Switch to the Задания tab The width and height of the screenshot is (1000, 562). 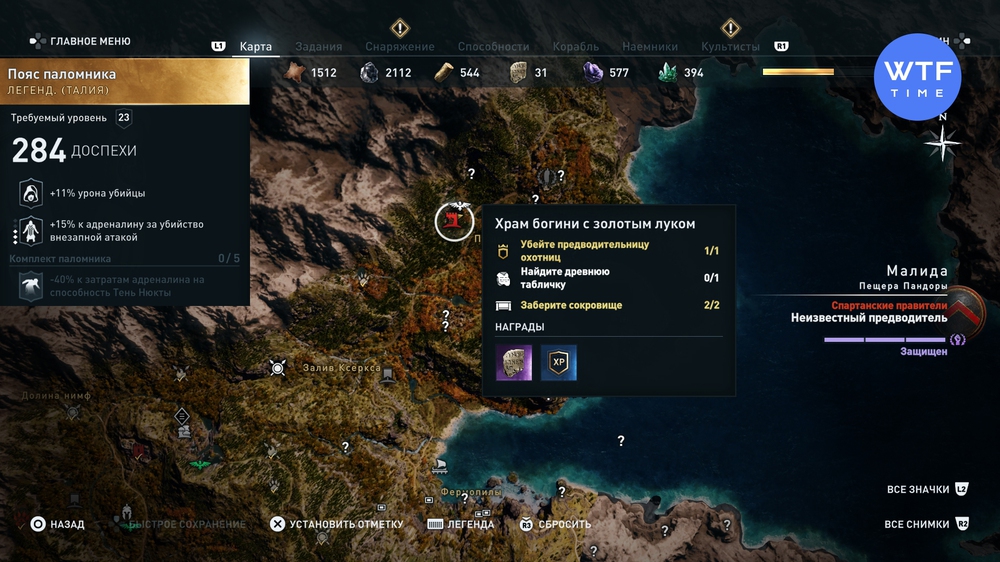point(319,47)
